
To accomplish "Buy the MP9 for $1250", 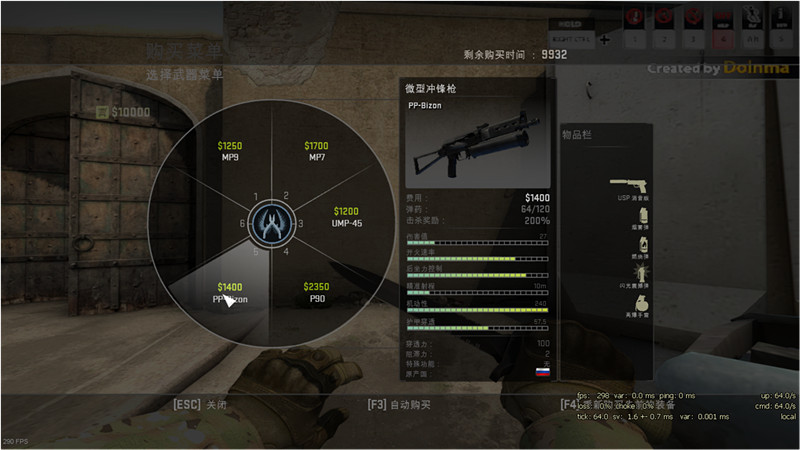I will (230, 152).
